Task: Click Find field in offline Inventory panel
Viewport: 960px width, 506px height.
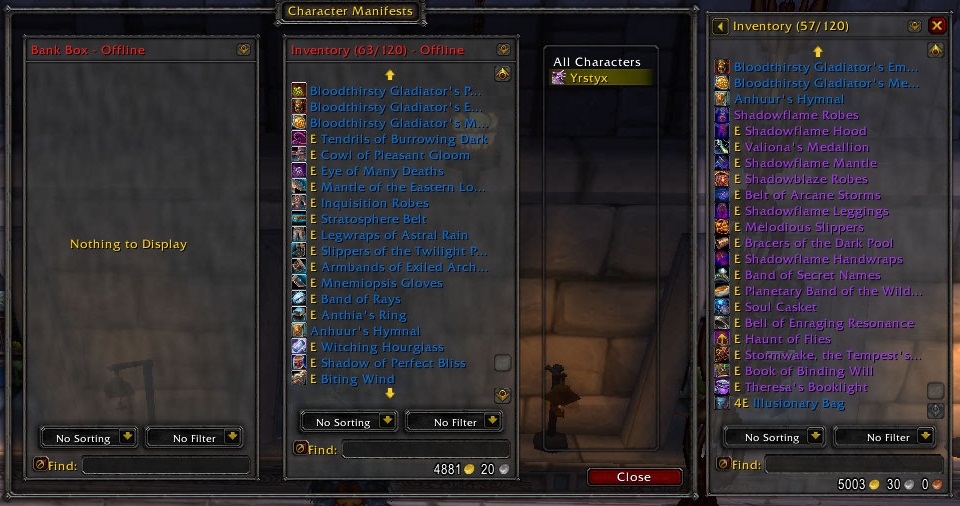Action: click(x=425, y=449)
